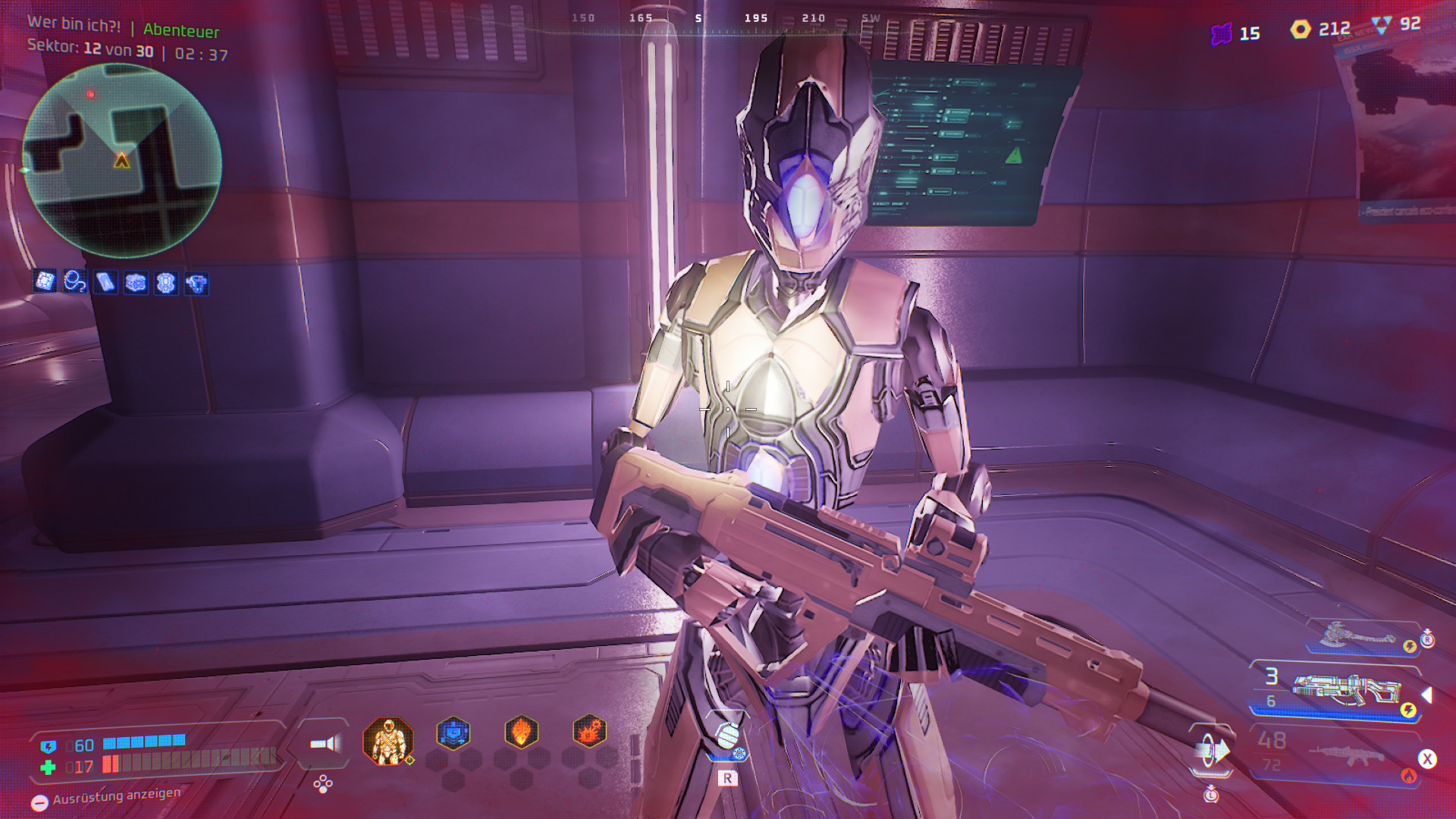The height and width of the screenshot is (819, 1456).
Task: Activate the blue shield ability icon
Action: click(453, 733)
